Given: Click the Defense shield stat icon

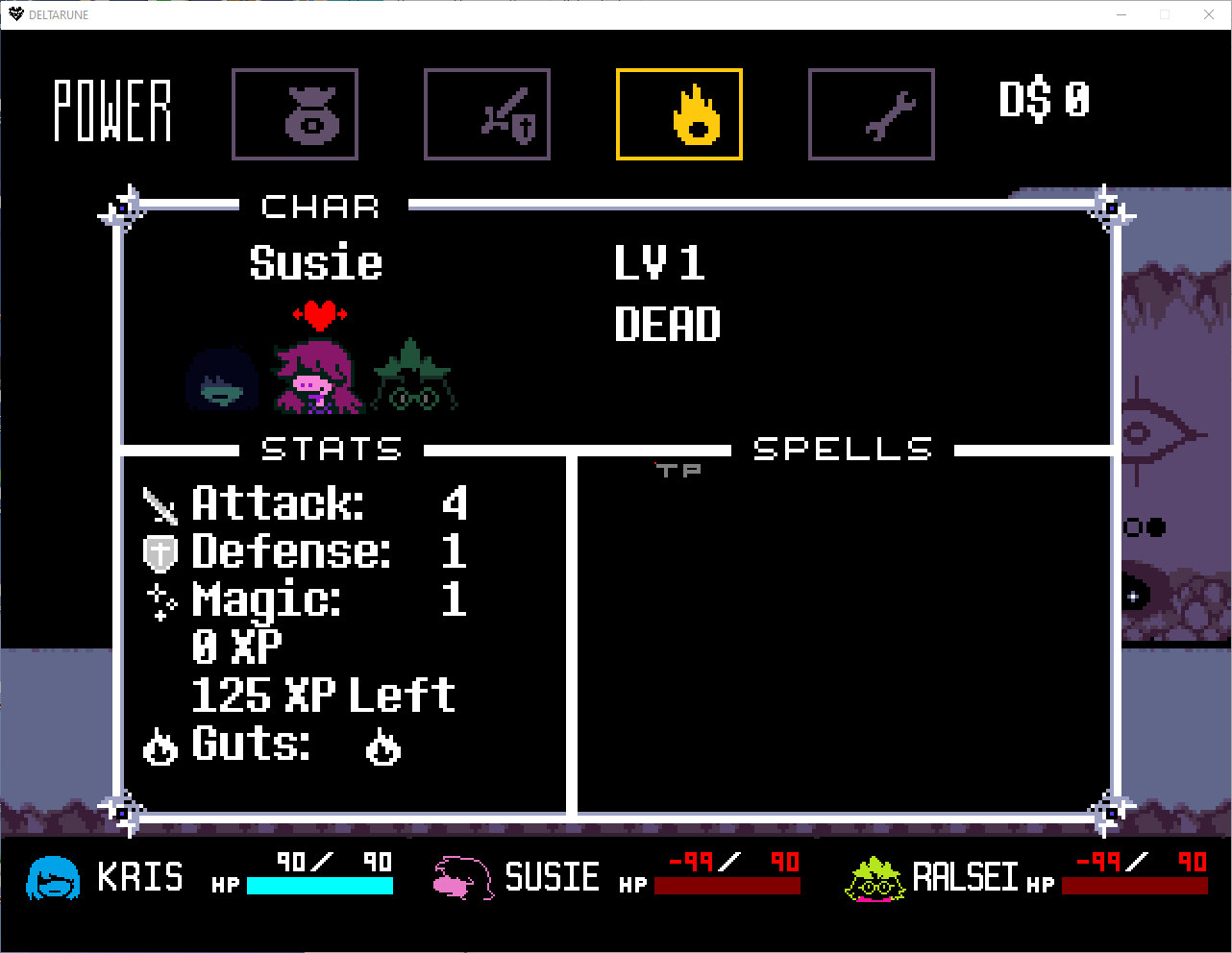Looking at the screenshot, I should point(160,552).
